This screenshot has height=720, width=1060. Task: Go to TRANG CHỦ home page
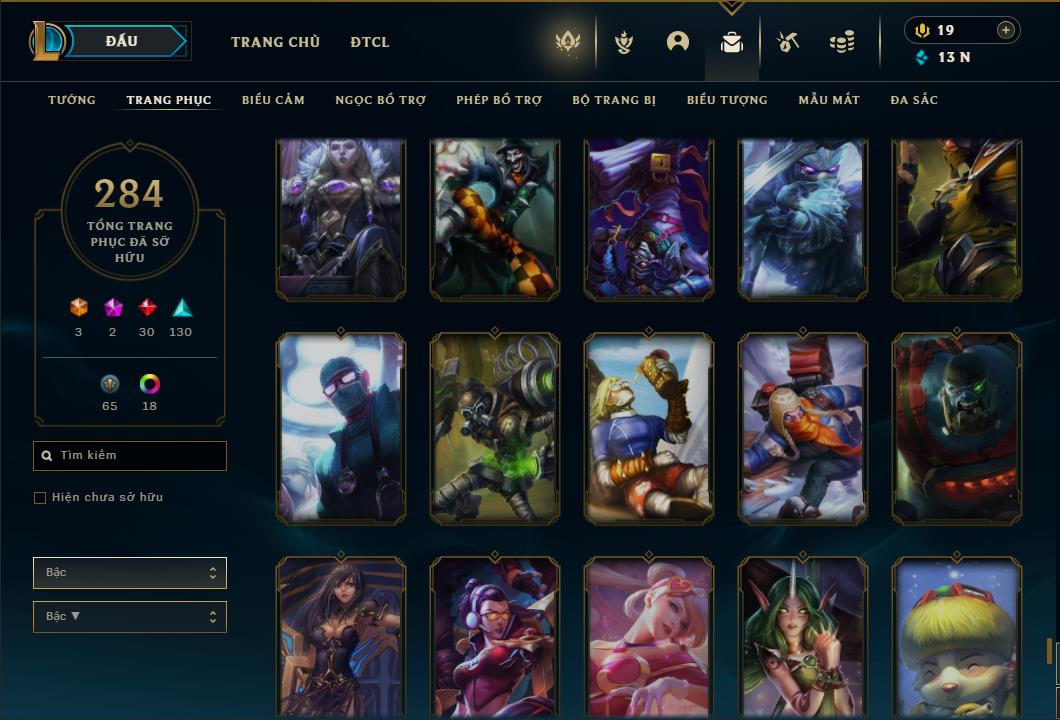pyautogui.click(x=275, y=42)
